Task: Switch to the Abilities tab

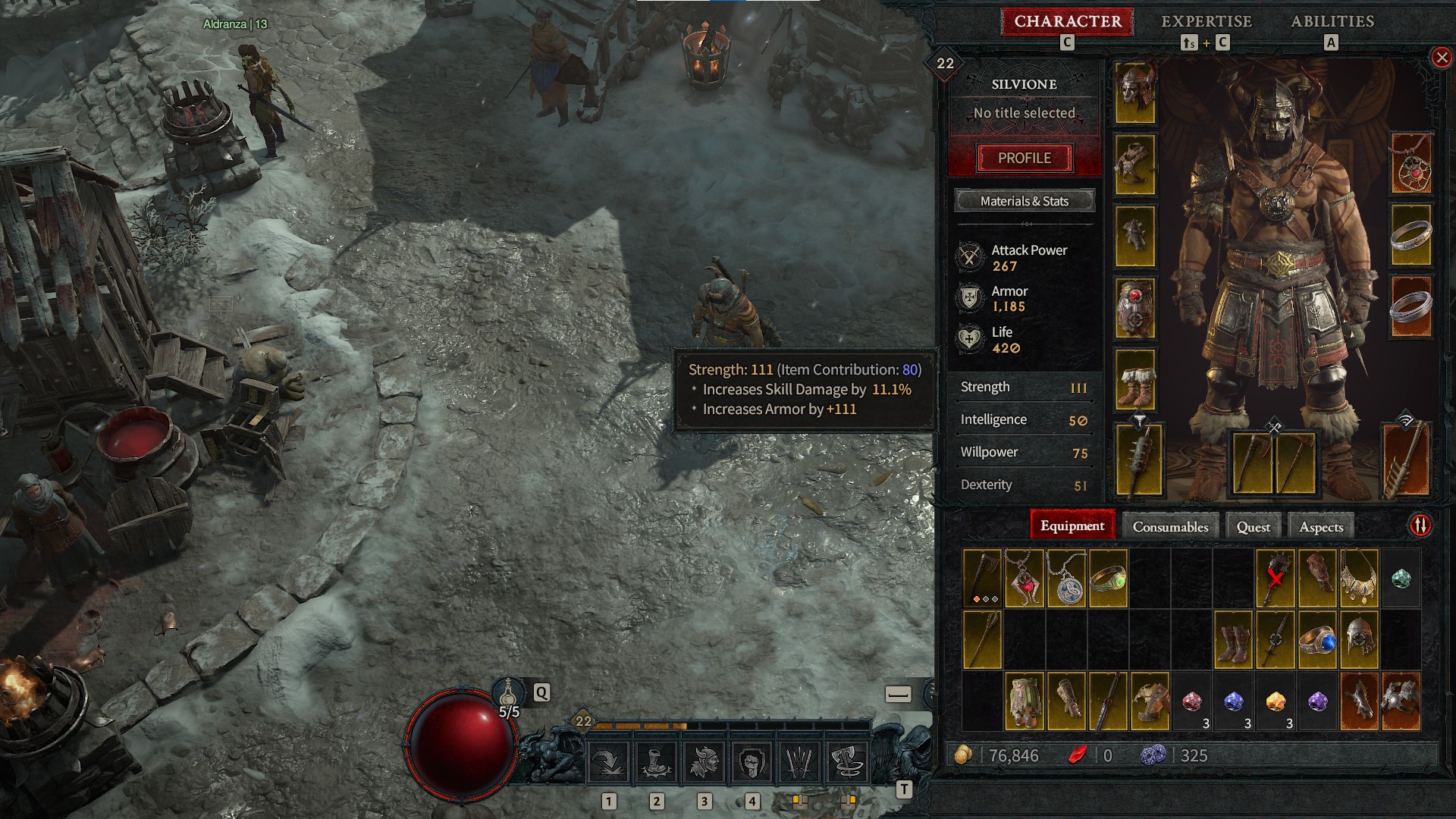Action: pos(1332,21)
